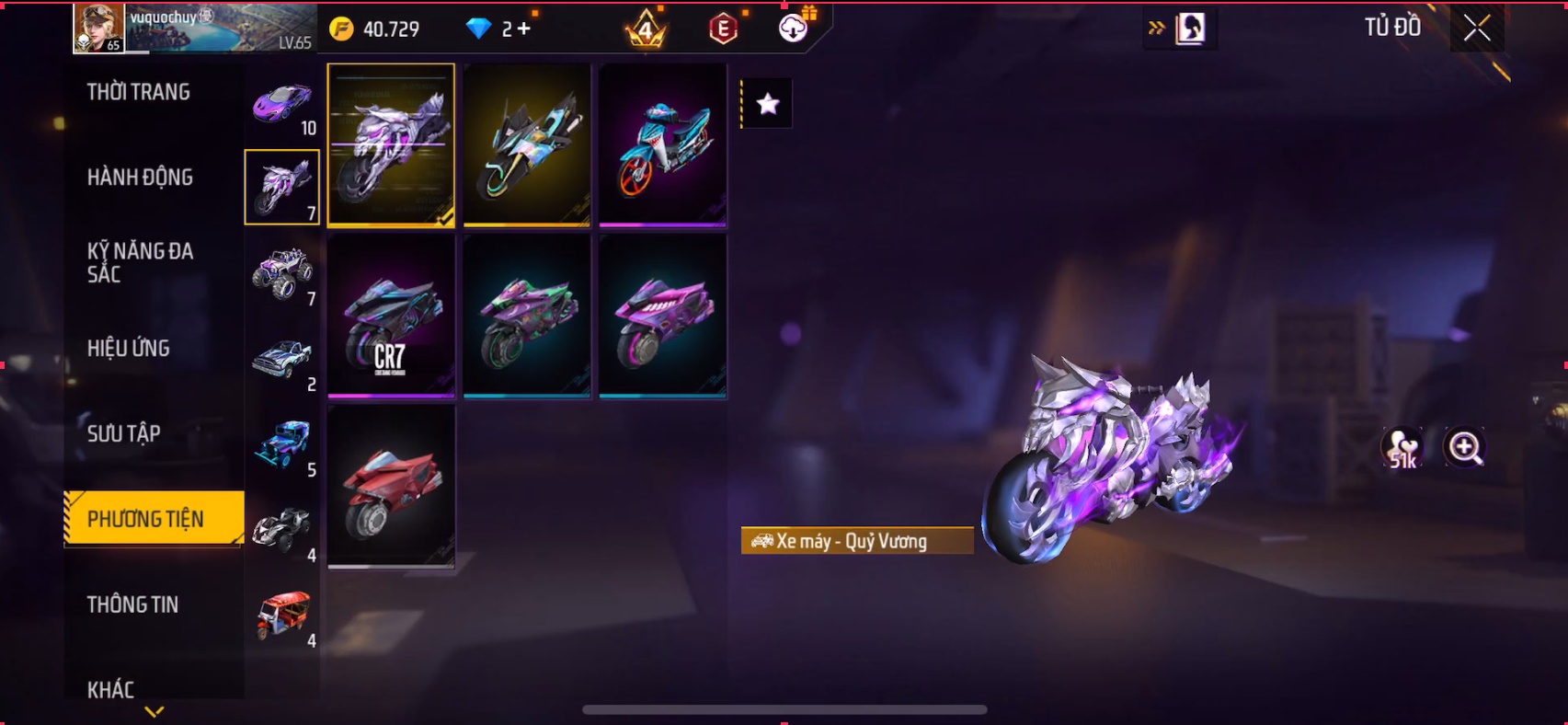The width and height of the screenshot is (1568, 725).
Task: Choose the CR7 motorbike skin
Action: point(391,316)
